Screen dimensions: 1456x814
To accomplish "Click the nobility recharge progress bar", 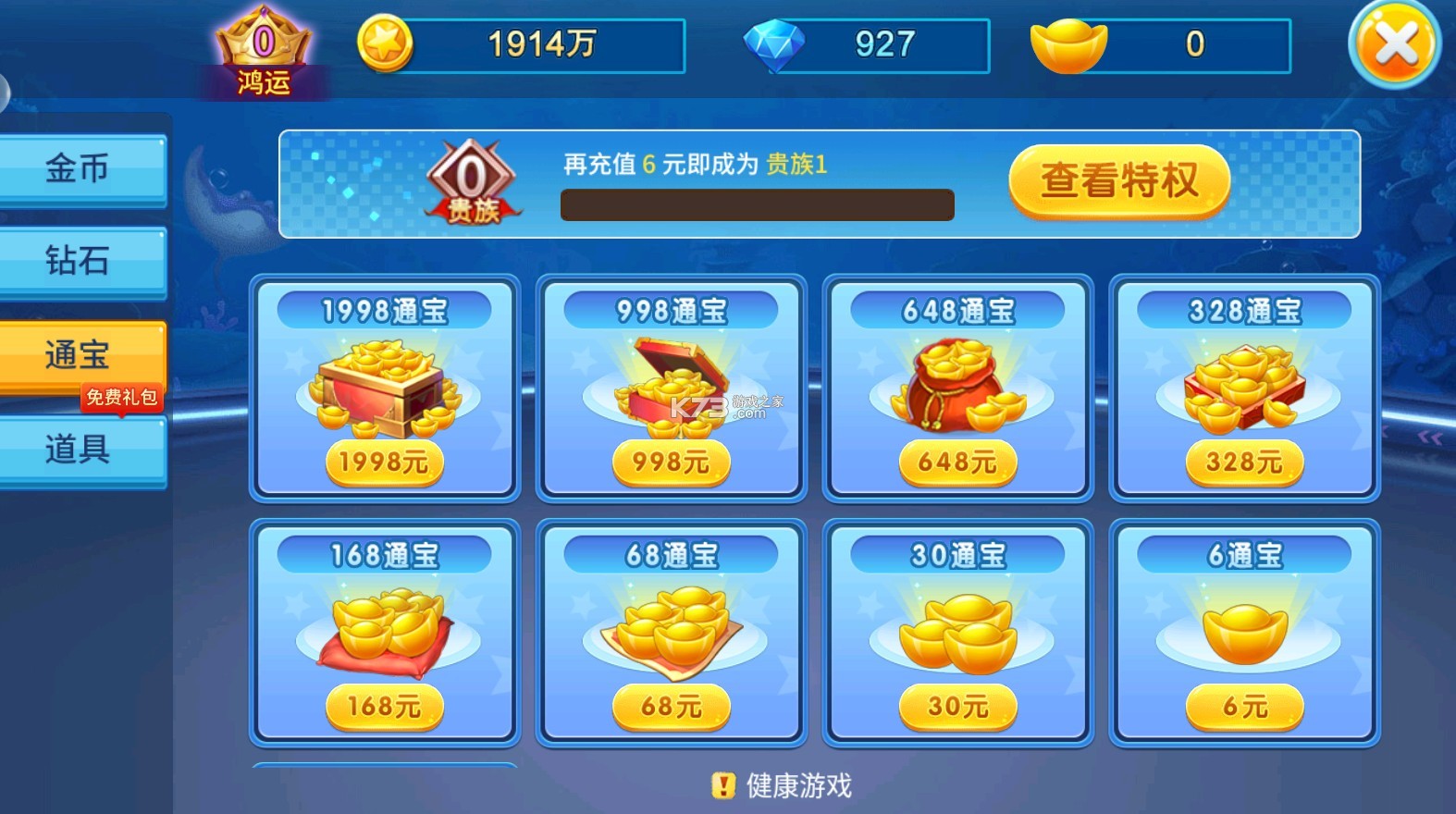I will pos(757,203).
